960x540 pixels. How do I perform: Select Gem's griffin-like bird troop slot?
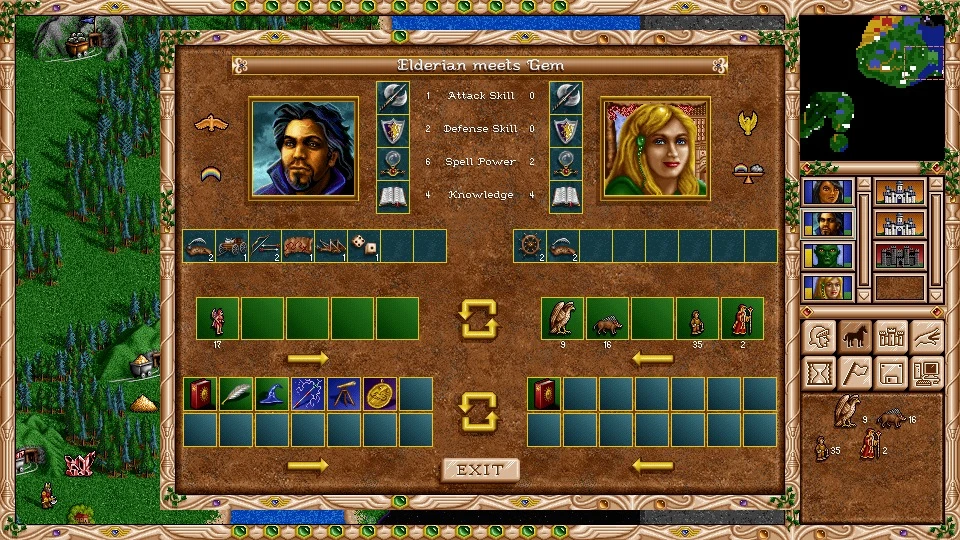(562, 318)
